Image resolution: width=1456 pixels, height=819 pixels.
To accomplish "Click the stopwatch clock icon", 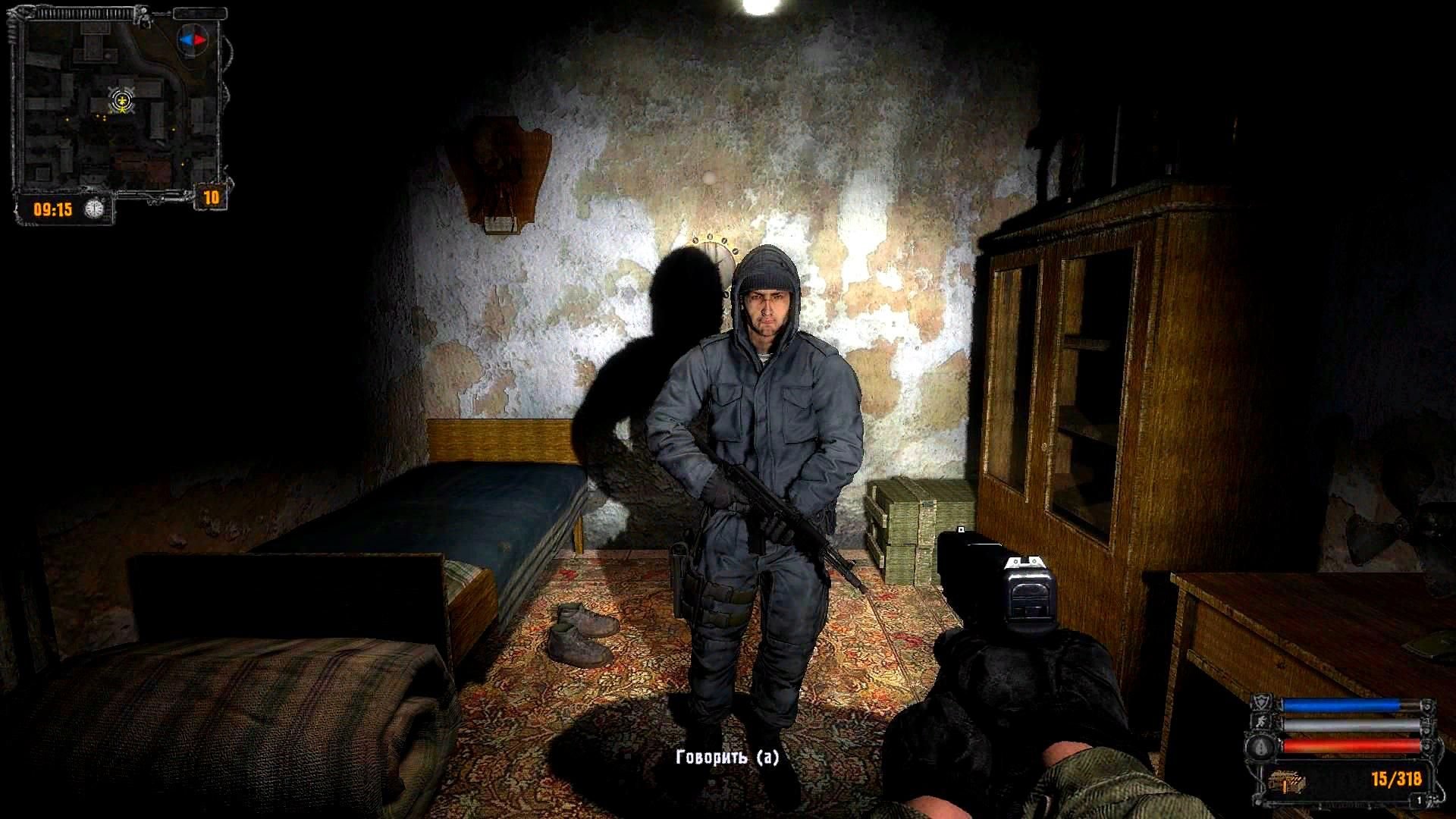I will 94,208.
